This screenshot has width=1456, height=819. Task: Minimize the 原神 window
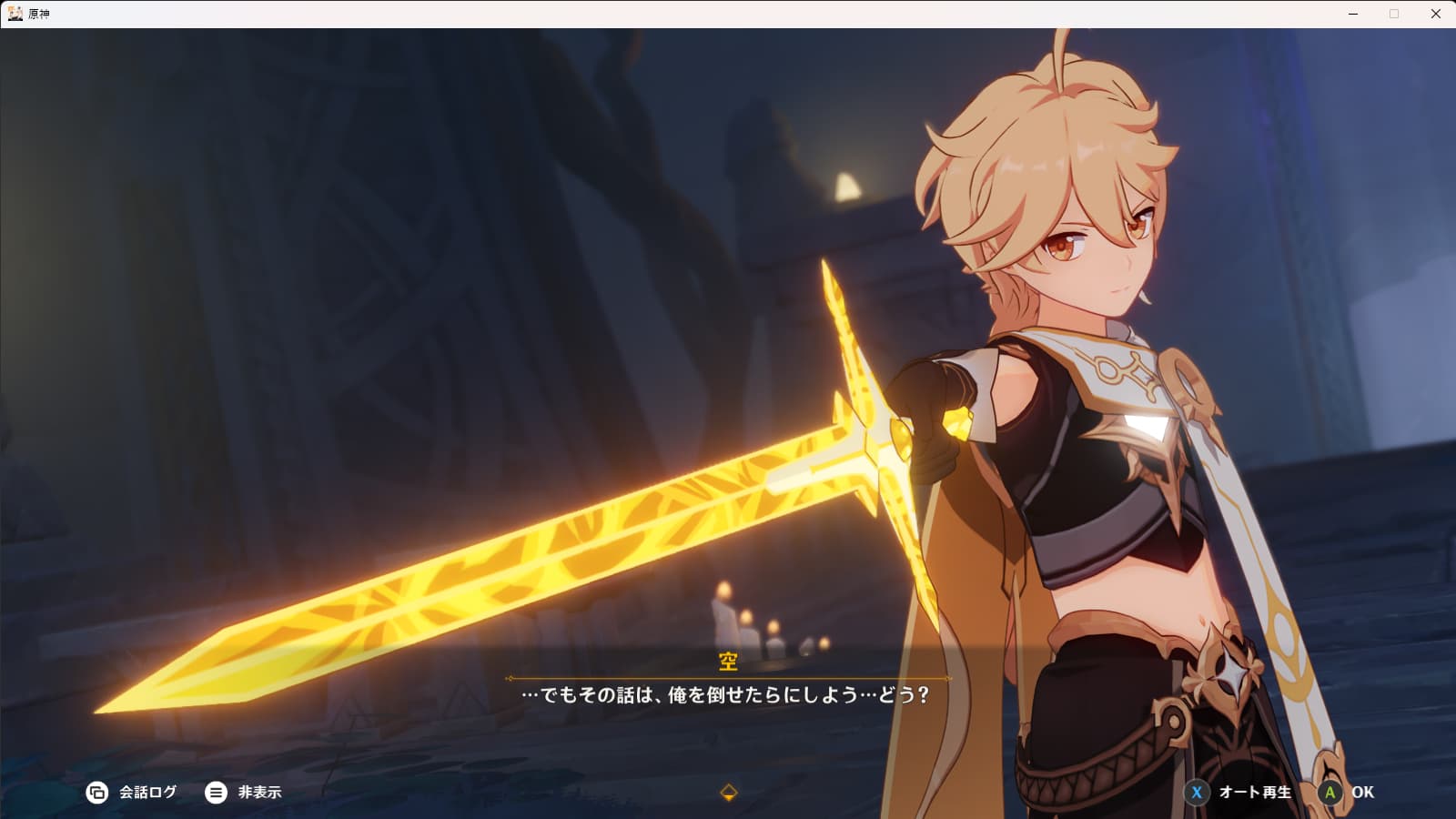[x=1353, y=14]
